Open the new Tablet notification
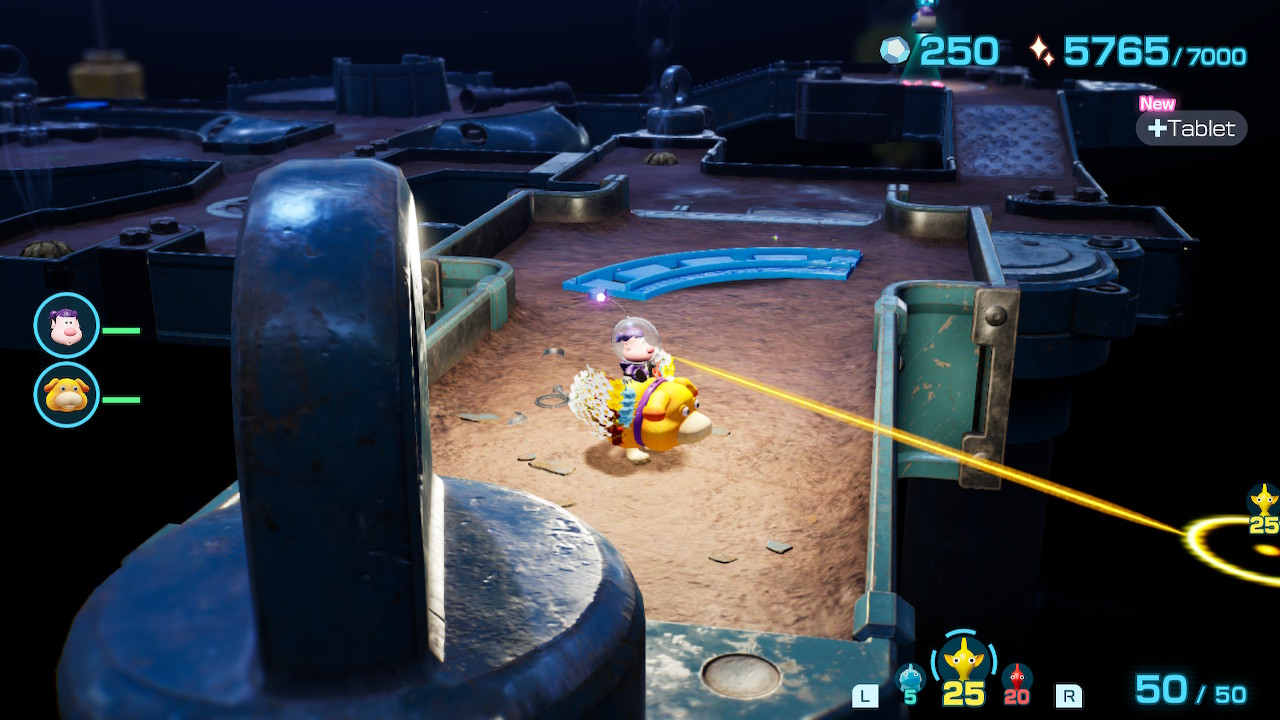The width and height of the screenshot is (1280, 720). [1191, 128]
